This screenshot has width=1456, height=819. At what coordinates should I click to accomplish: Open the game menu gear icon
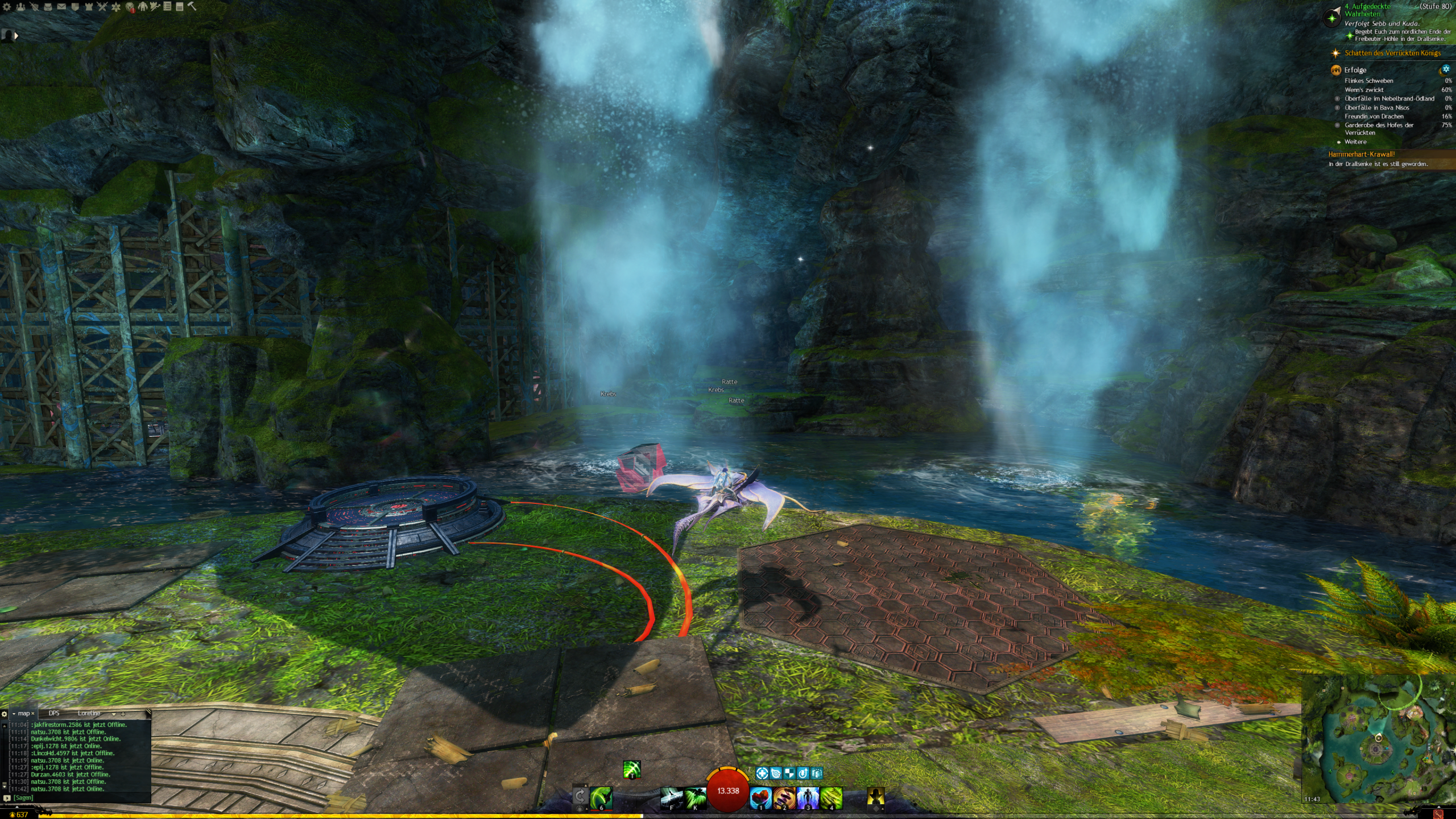pos(7,7)
